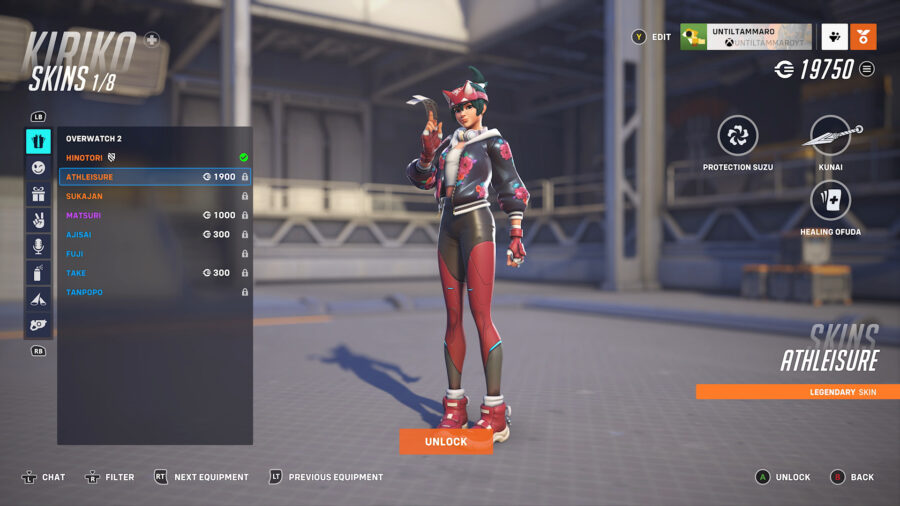Viewport: 900px width, 506px height.
Task: Switch to the emotes smiley face tab
Action: [38, 168]
